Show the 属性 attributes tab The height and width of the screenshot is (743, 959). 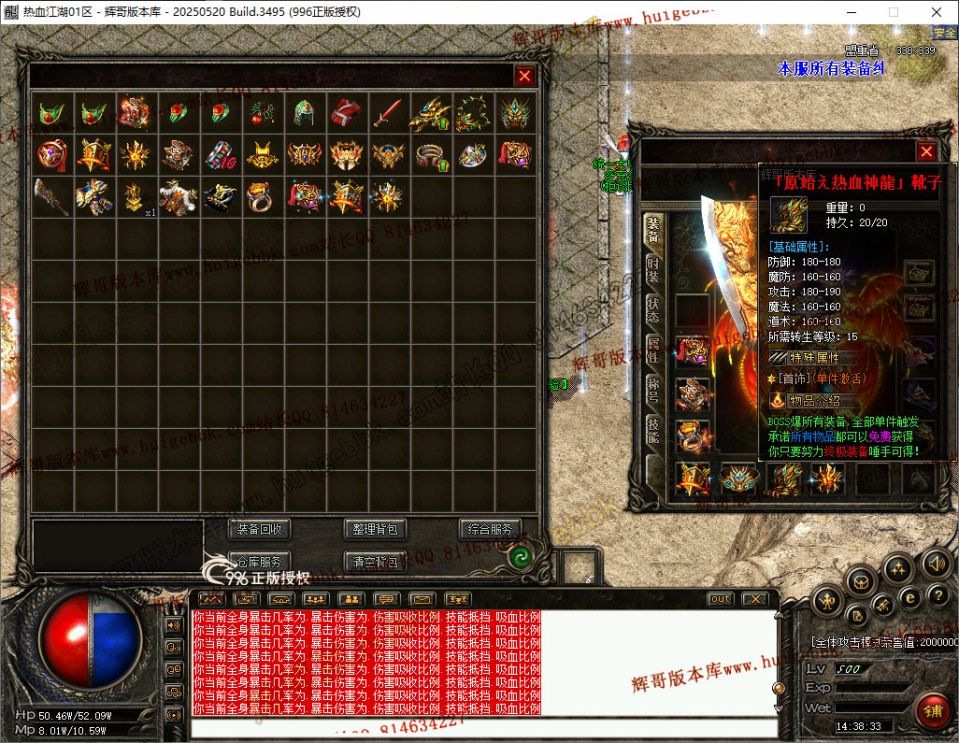652,349
